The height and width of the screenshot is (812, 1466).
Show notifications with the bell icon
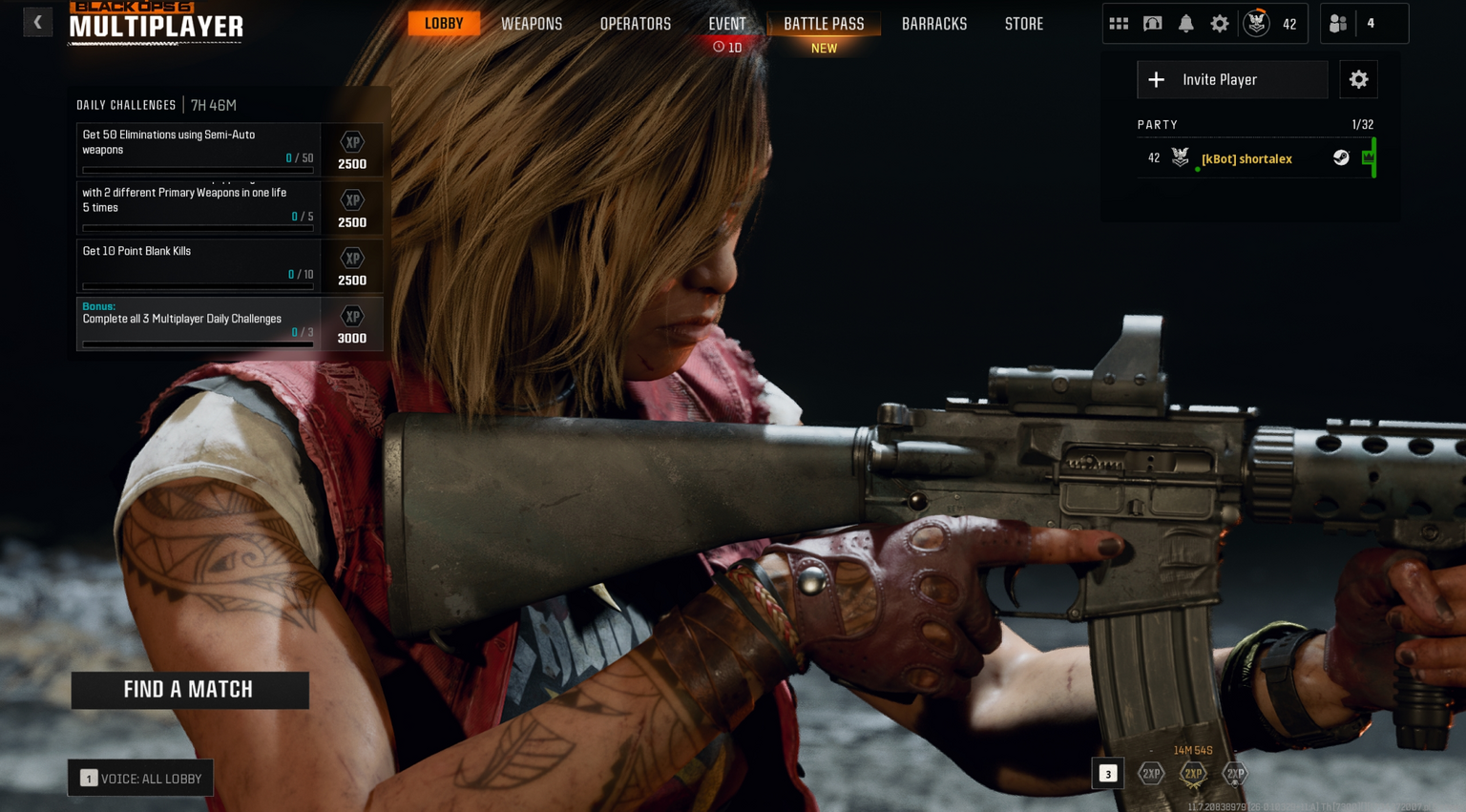click(x=1185, y=24)
